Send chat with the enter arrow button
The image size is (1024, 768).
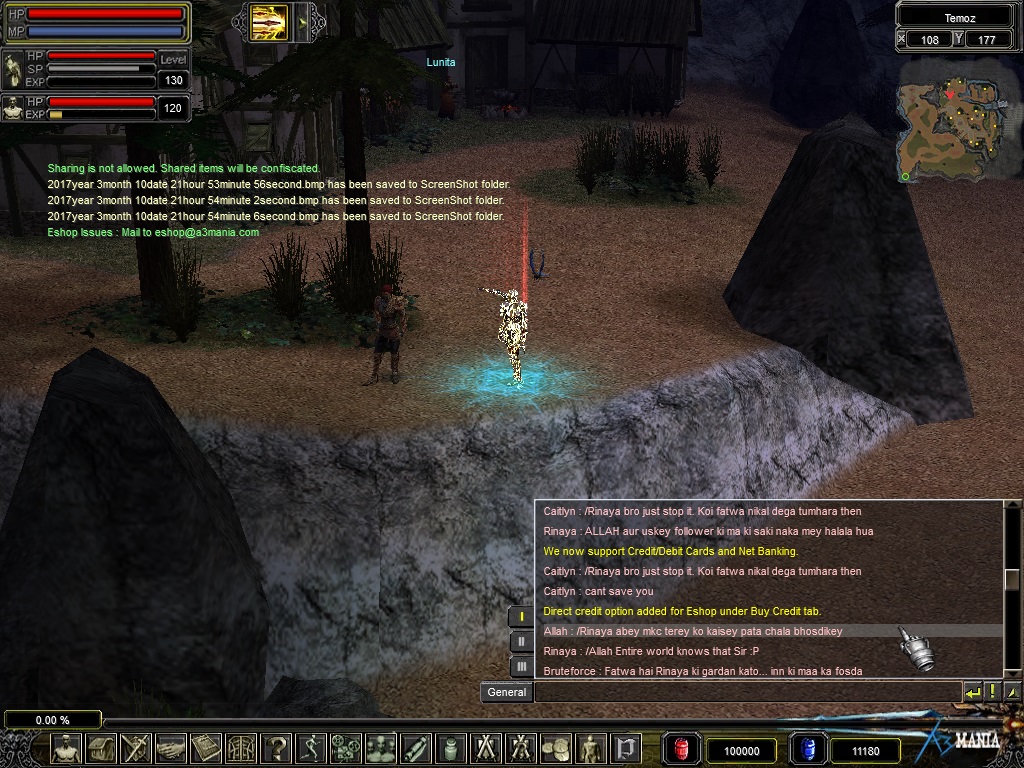[972, 692]
